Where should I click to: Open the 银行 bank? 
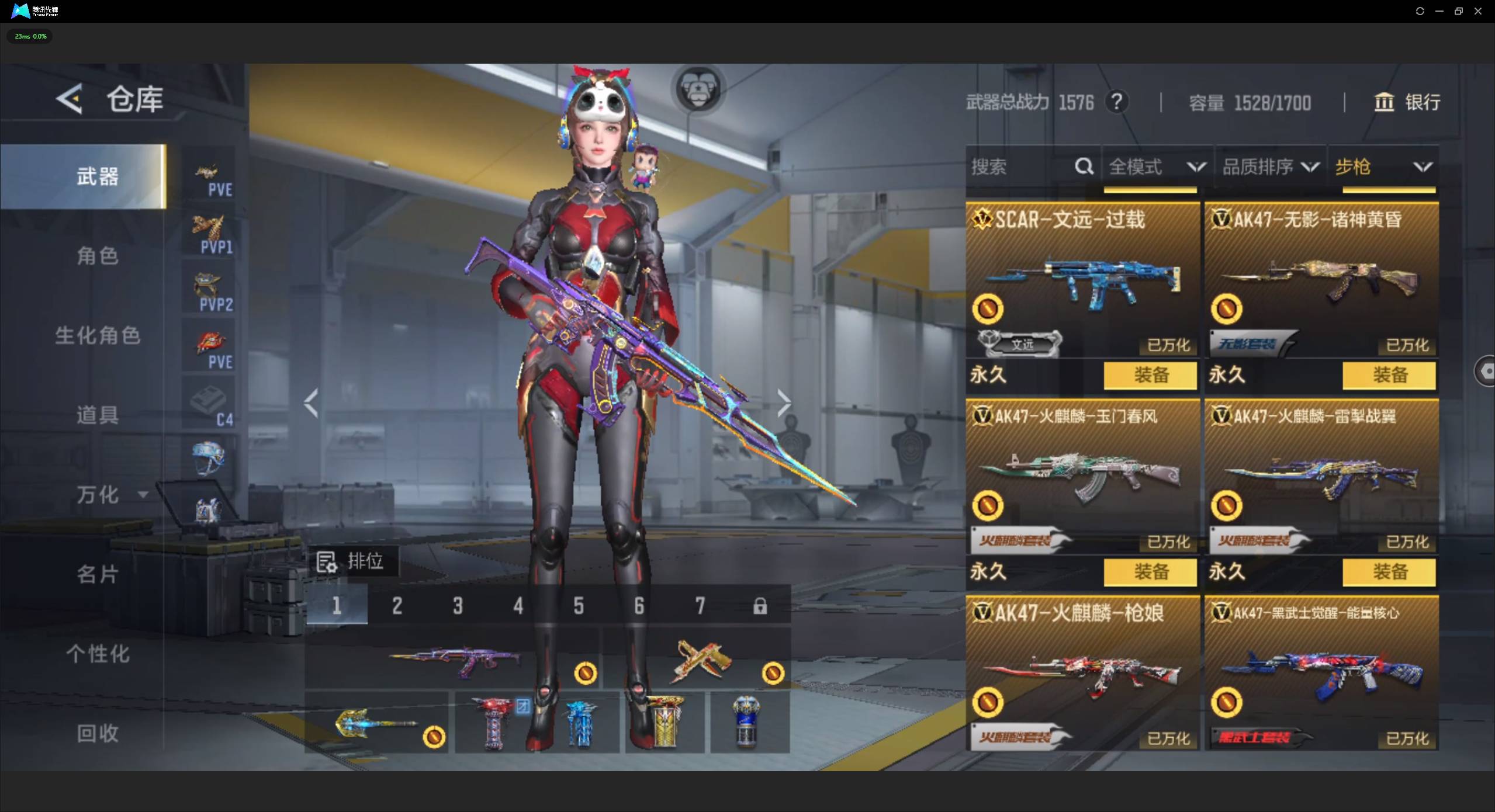coord(1406,102)
